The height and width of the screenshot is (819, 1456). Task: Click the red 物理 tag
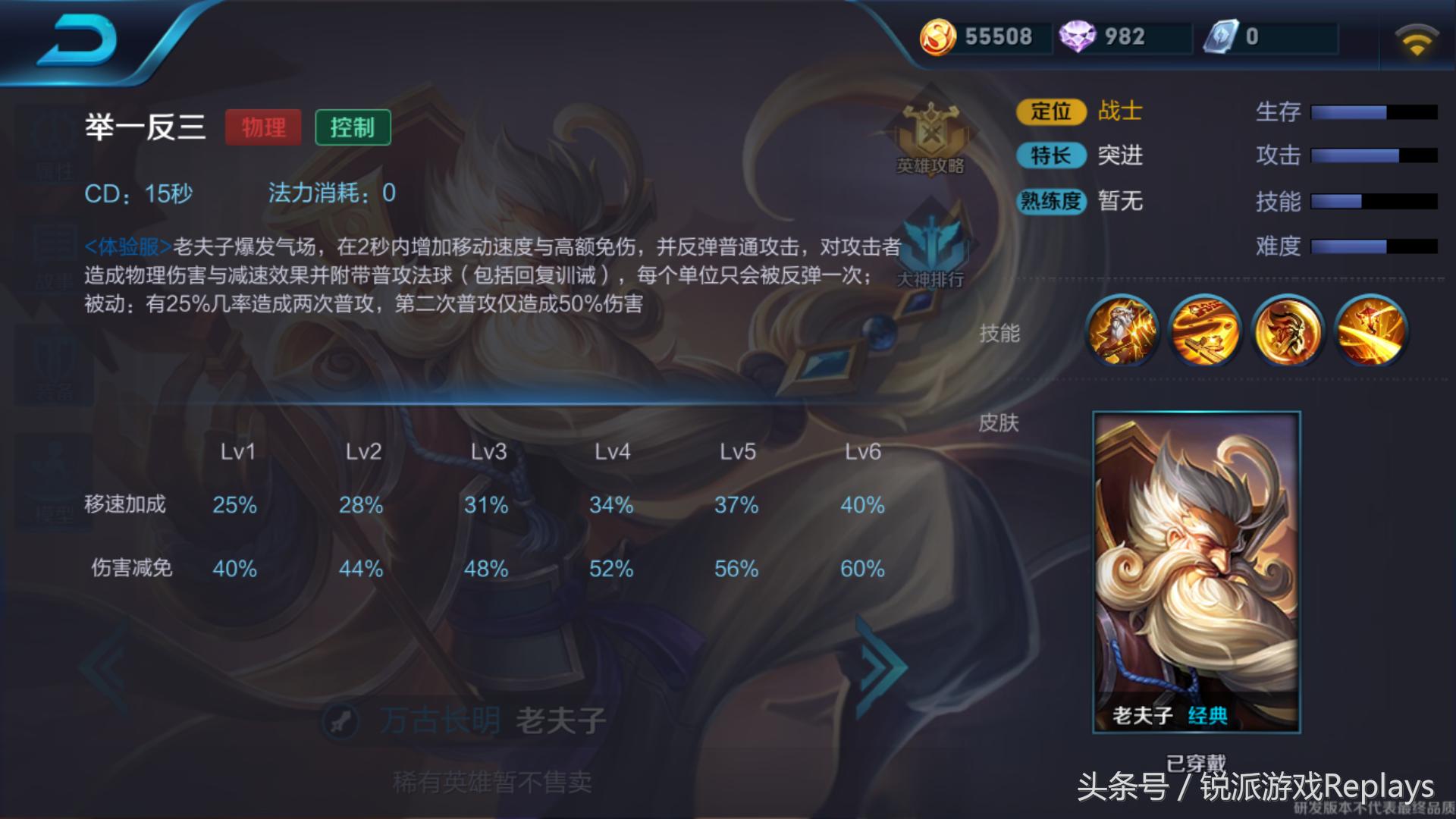[263, 127]
